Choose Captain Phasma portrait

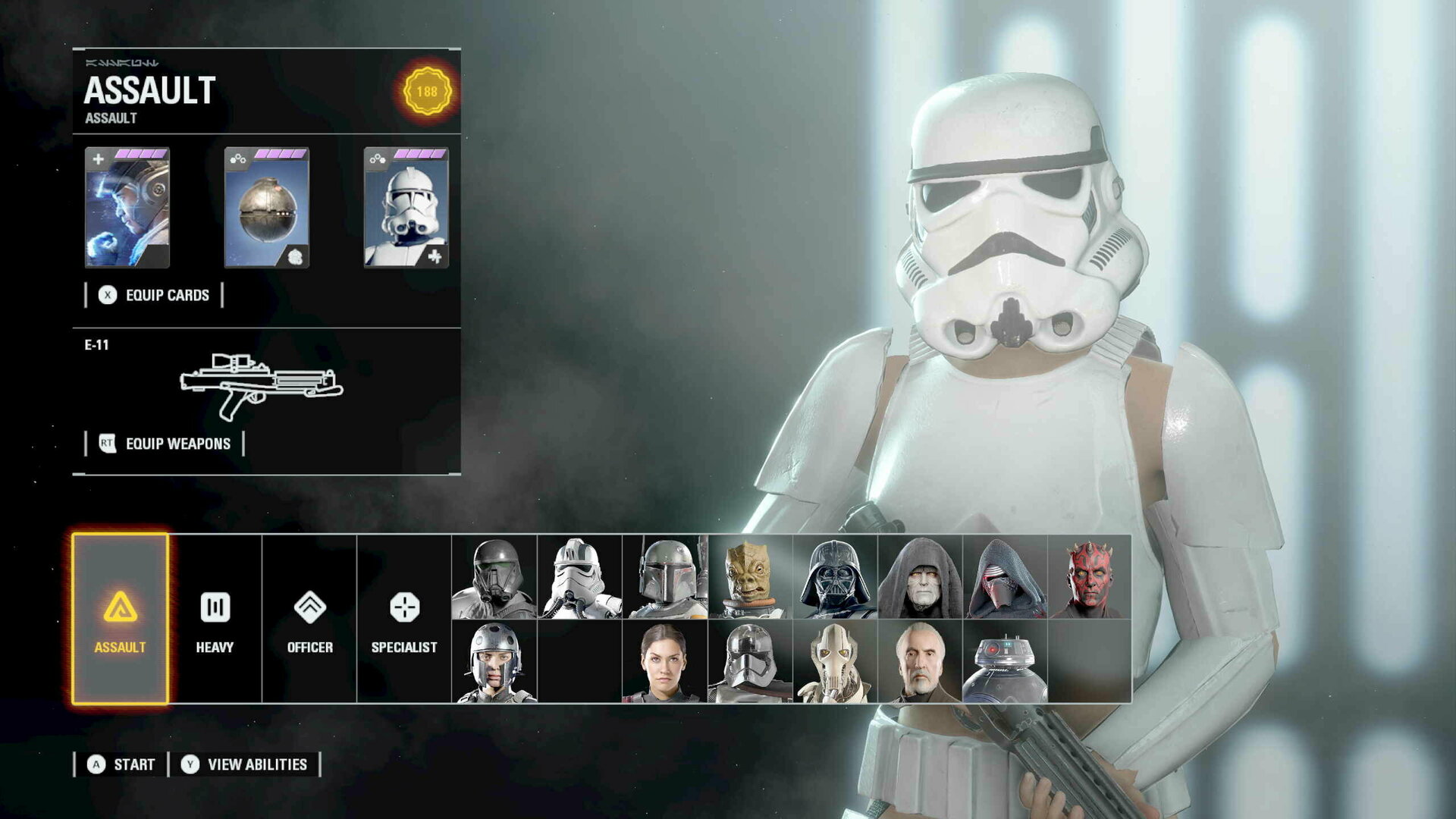750,662
